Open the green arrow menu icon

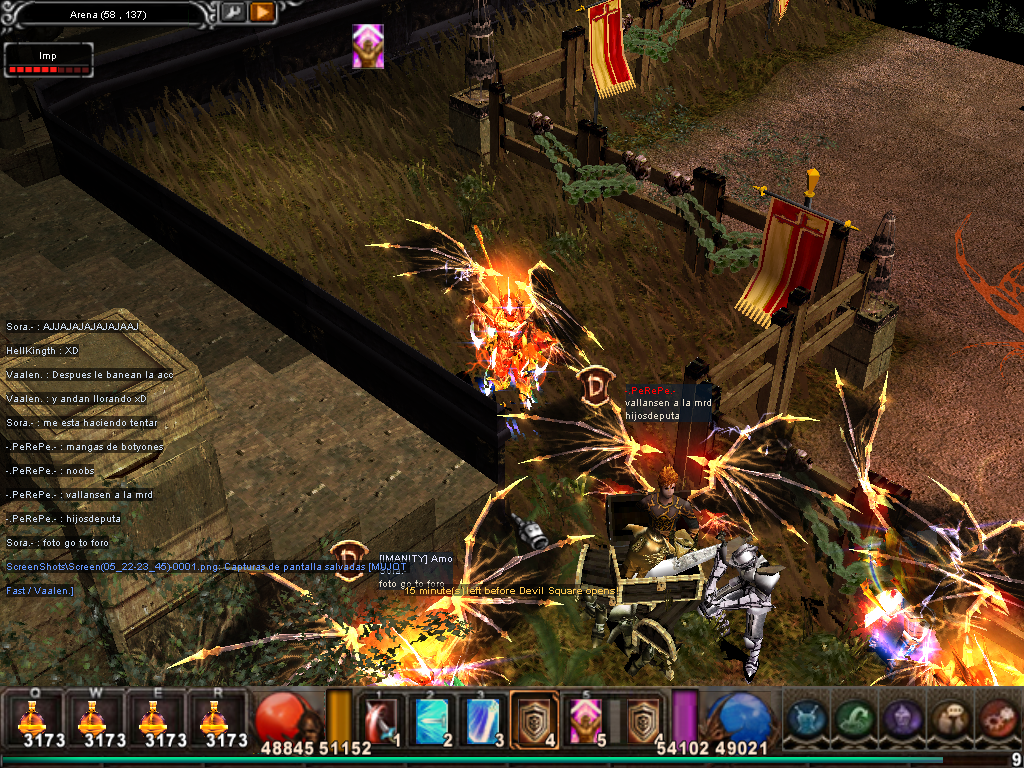coord(854,718)
